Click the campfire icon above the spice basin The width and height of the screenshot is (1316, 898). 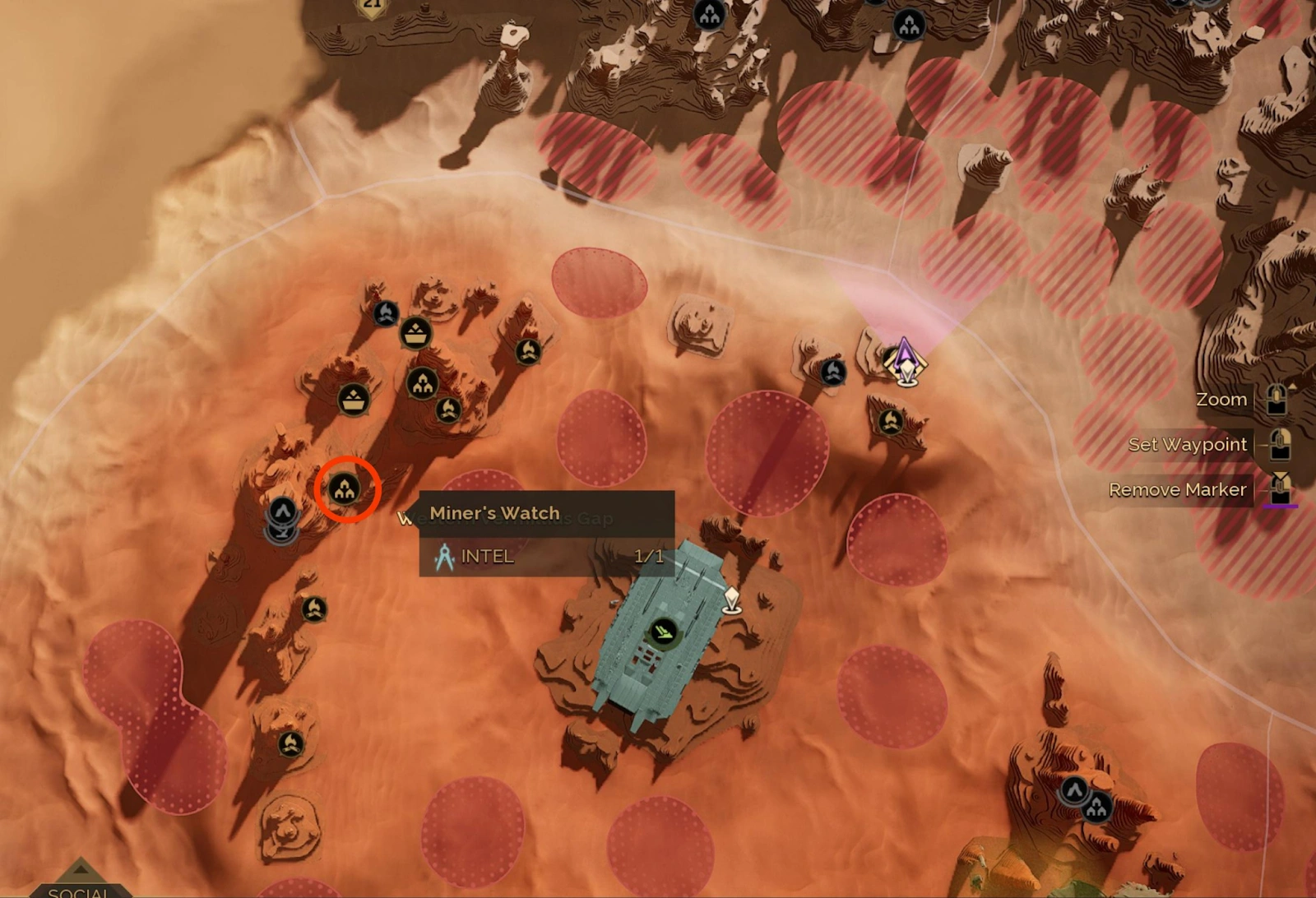coord(386,312)
